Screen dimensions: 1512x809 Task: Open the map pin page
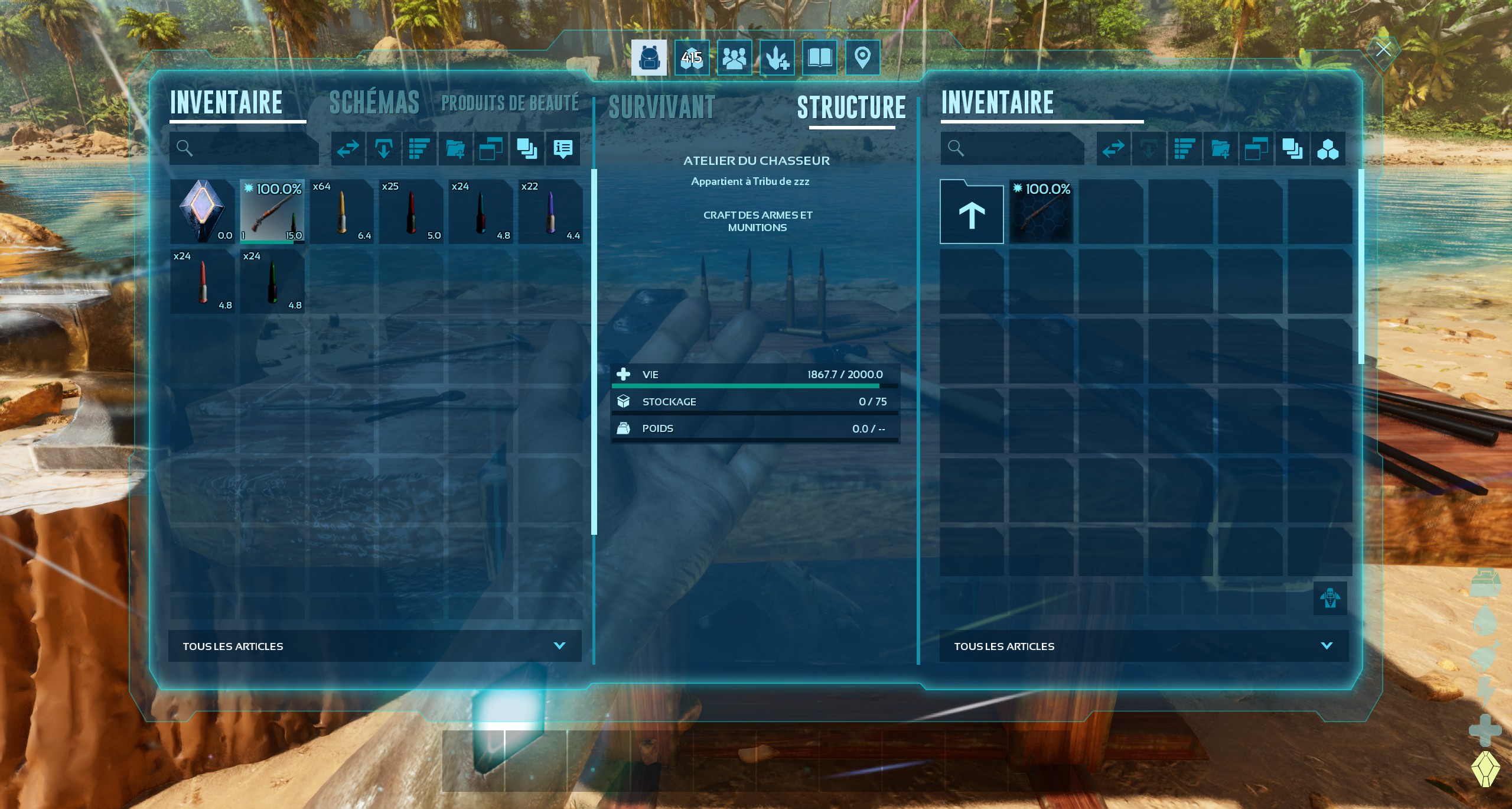[862, 58]
